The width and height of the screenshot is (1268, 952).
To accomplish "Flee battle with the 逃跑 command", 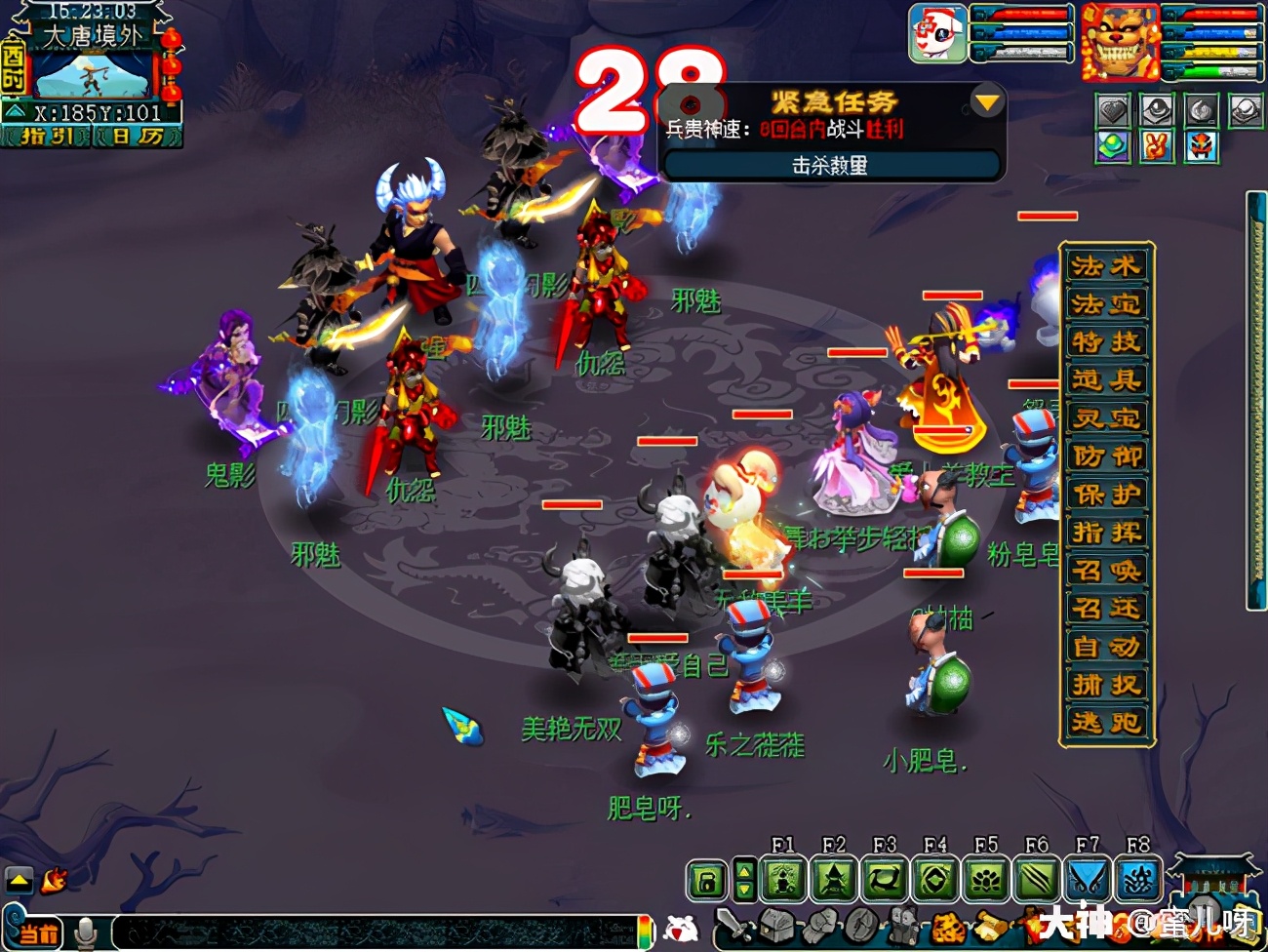I will pyautogui.click(x=1106, y=723).
